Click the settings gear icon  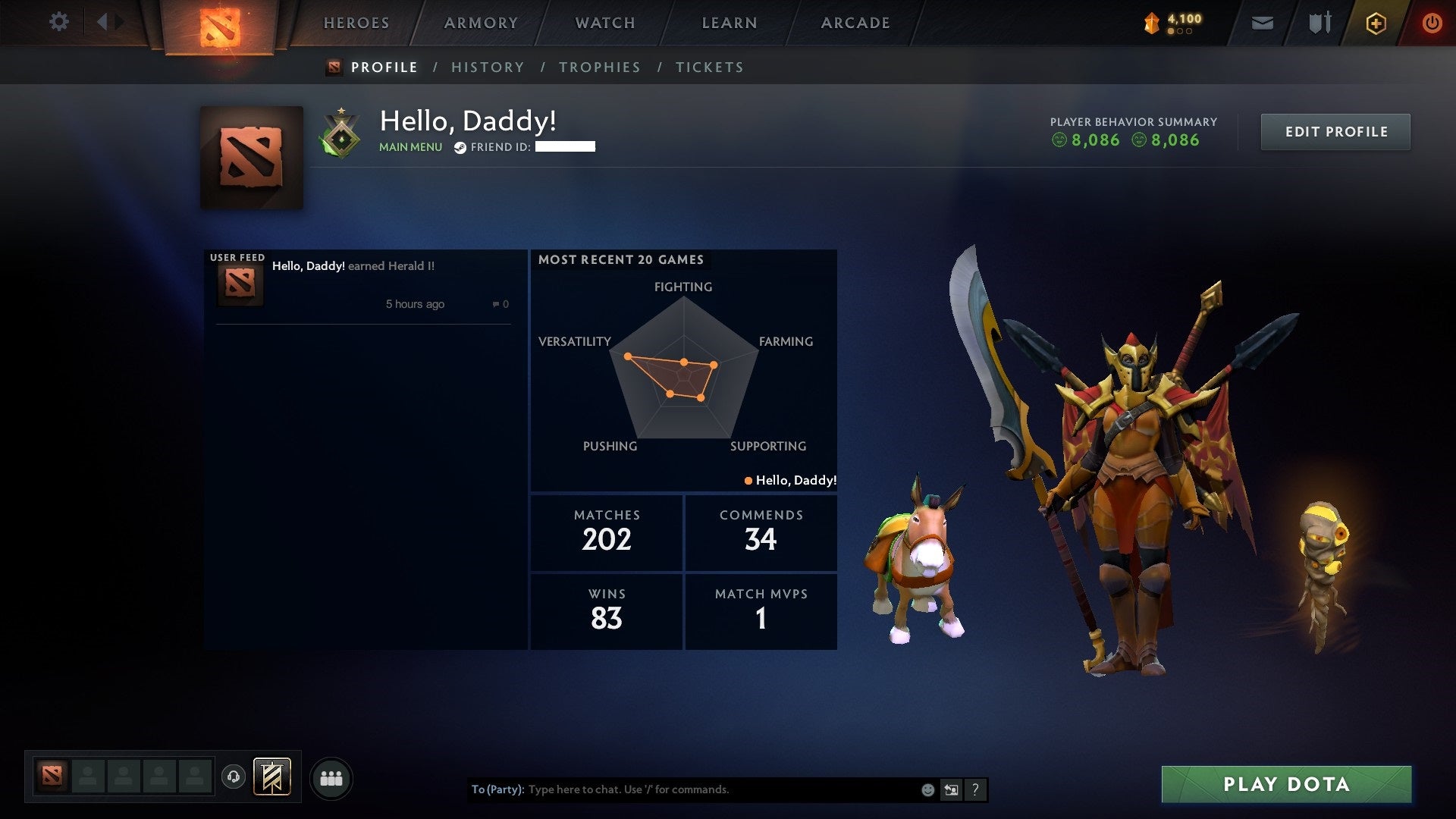pos(59,22)
